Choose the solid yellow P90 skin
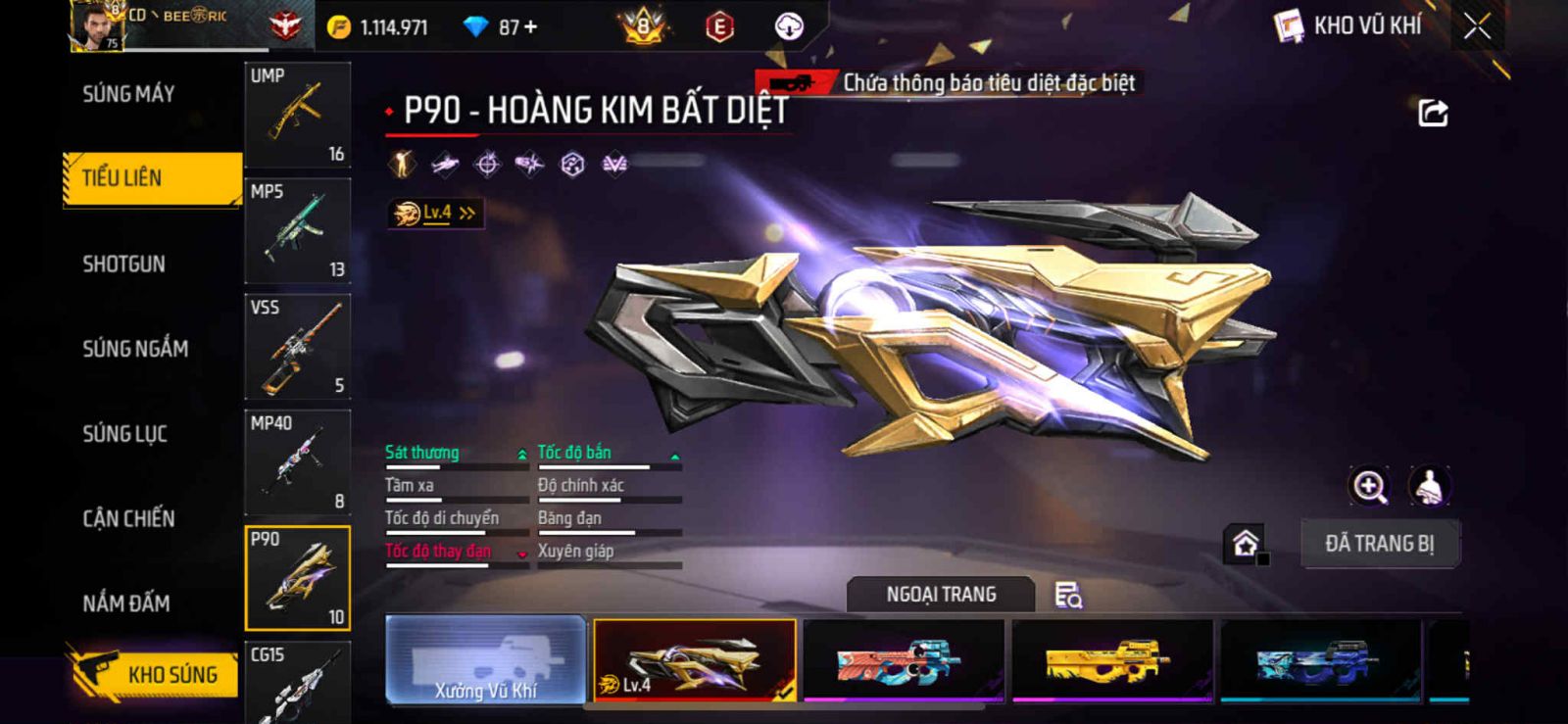 1111,659
